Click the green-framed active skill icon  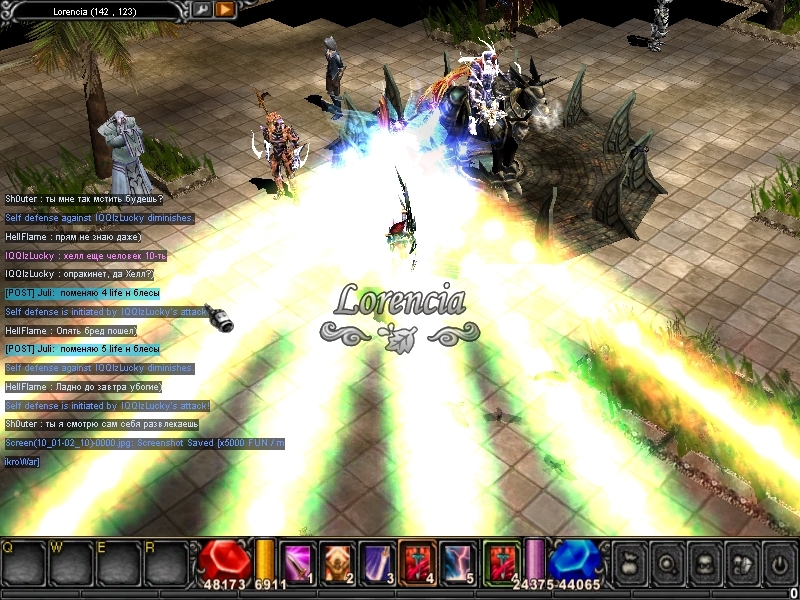[499, 559]
